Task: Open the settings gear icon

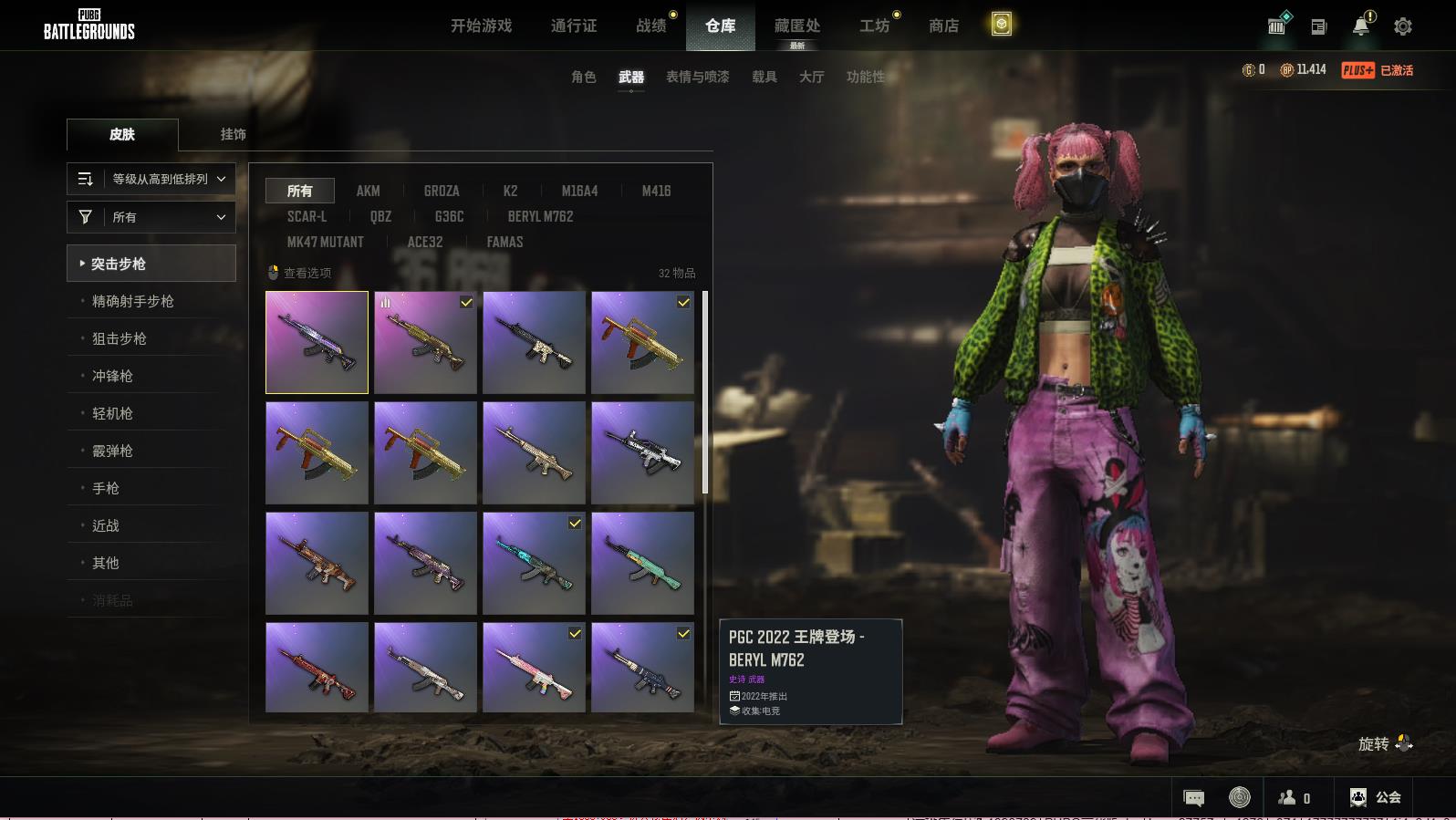Action: (1402, 26)
